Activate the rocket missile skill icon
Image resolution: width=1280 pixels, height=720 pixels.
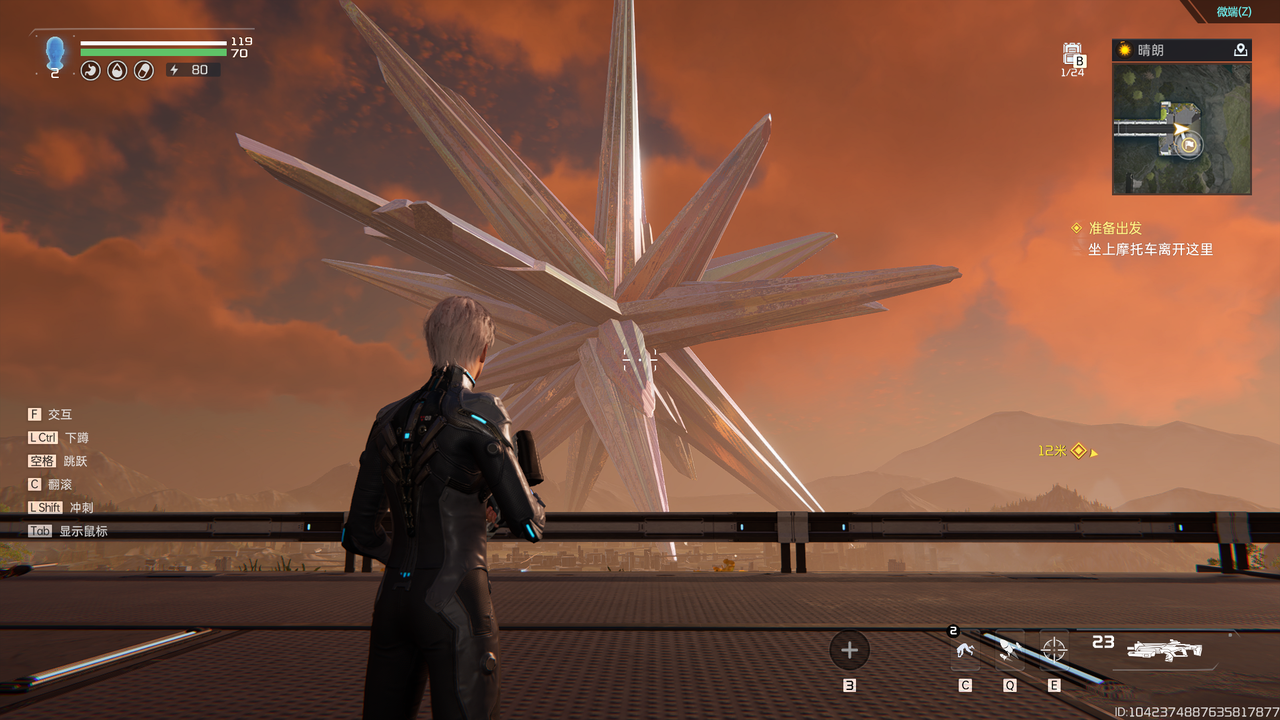(x=1010, y=651)
